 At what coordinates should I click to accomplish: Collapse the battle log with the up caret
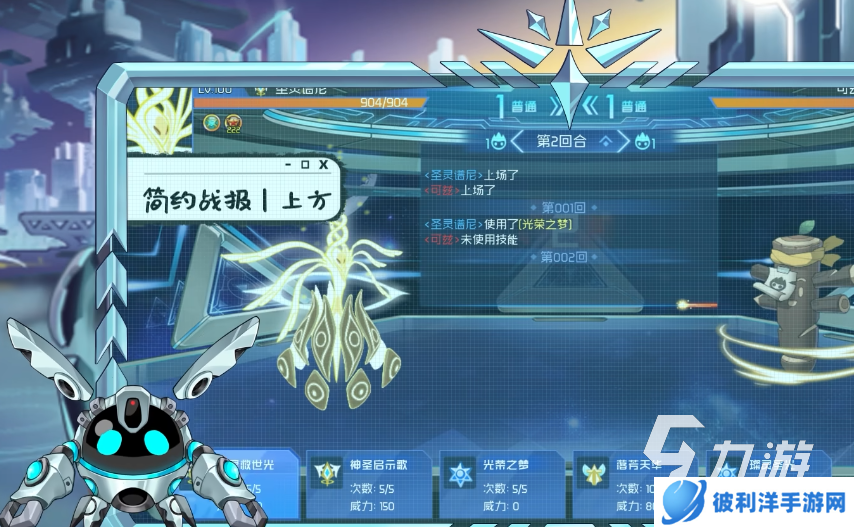click(x=604, y=142)
